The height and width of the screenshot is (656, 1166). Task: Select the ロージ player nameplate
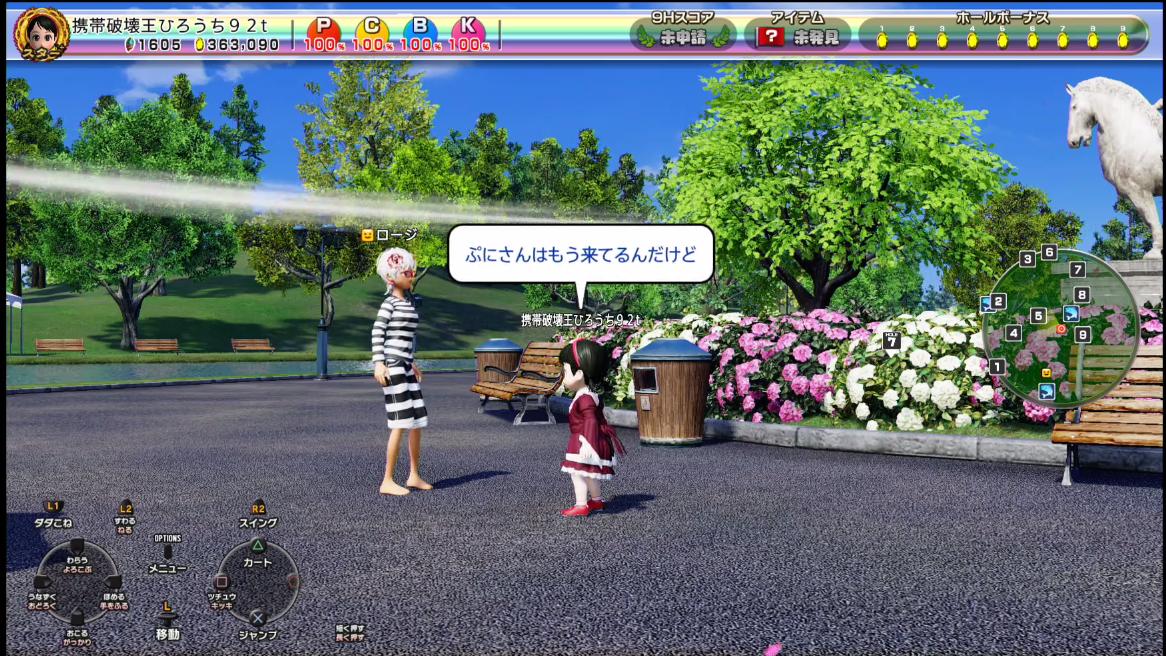389,235
